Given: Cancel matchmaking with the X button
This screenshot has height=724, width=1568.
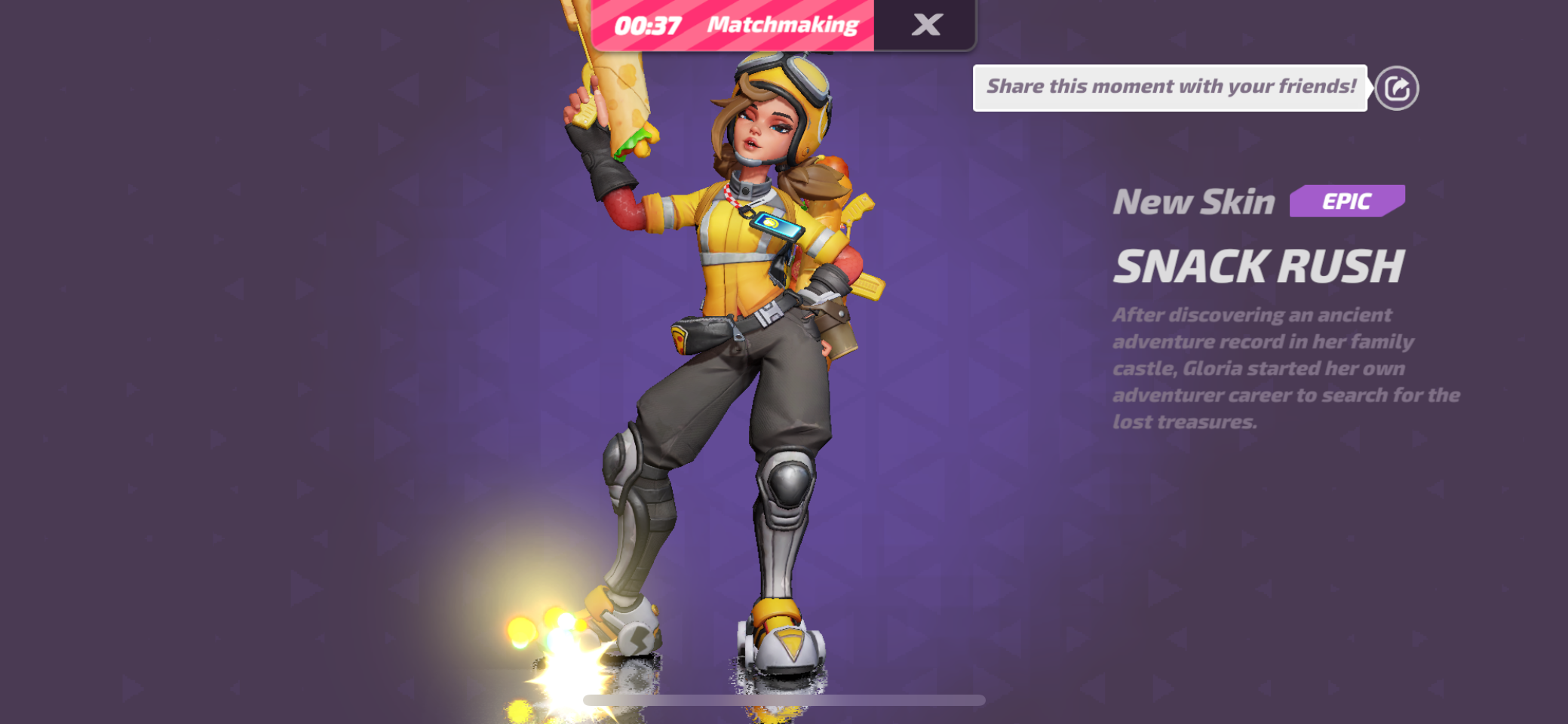Looking at the screenshot, I should (926, 23).
